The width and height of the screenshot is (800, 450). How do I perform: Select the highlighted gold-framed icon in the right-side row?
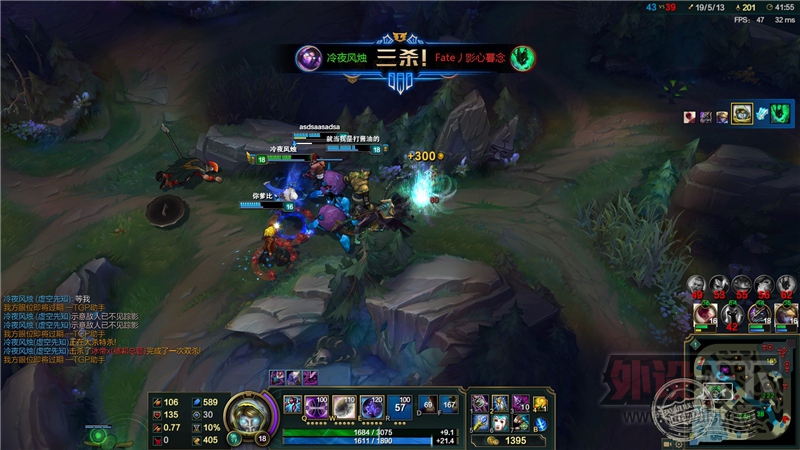click(x=741, y=116)
